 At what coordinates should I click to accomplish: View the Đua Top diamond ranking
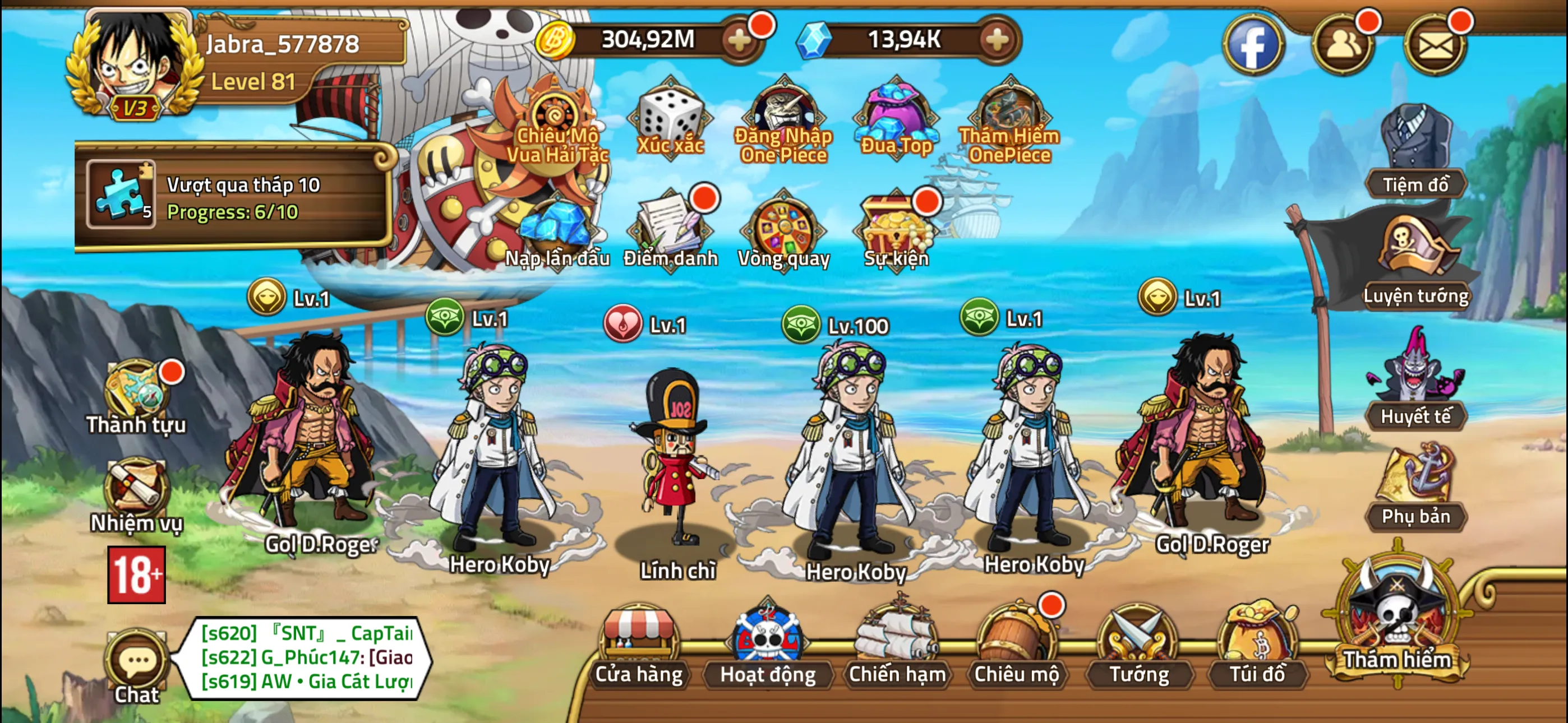coord(895,115)
